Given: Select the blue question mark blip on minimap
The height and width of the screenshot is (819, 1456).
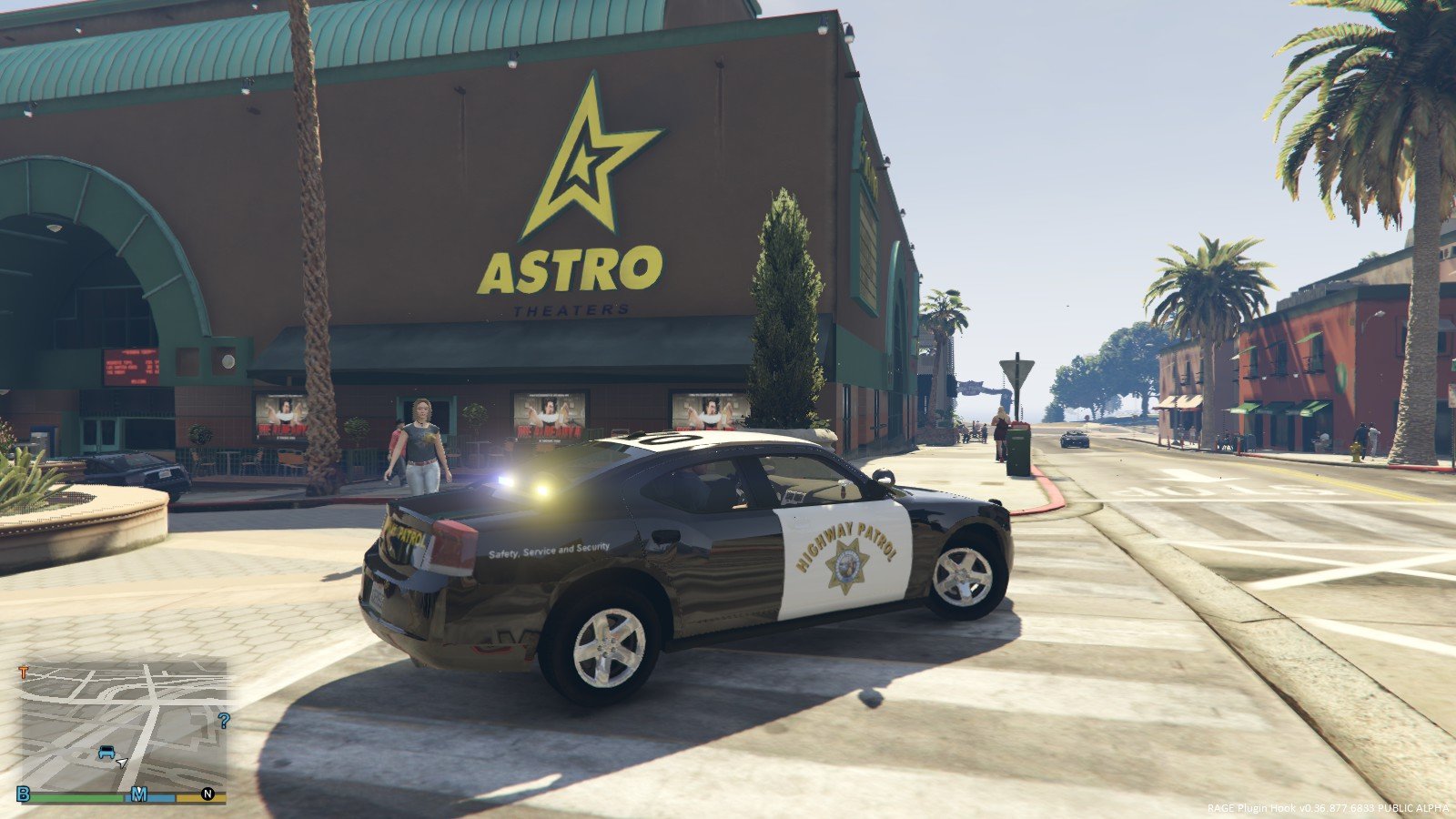Looking at the screenshot, I should point(224,721).
